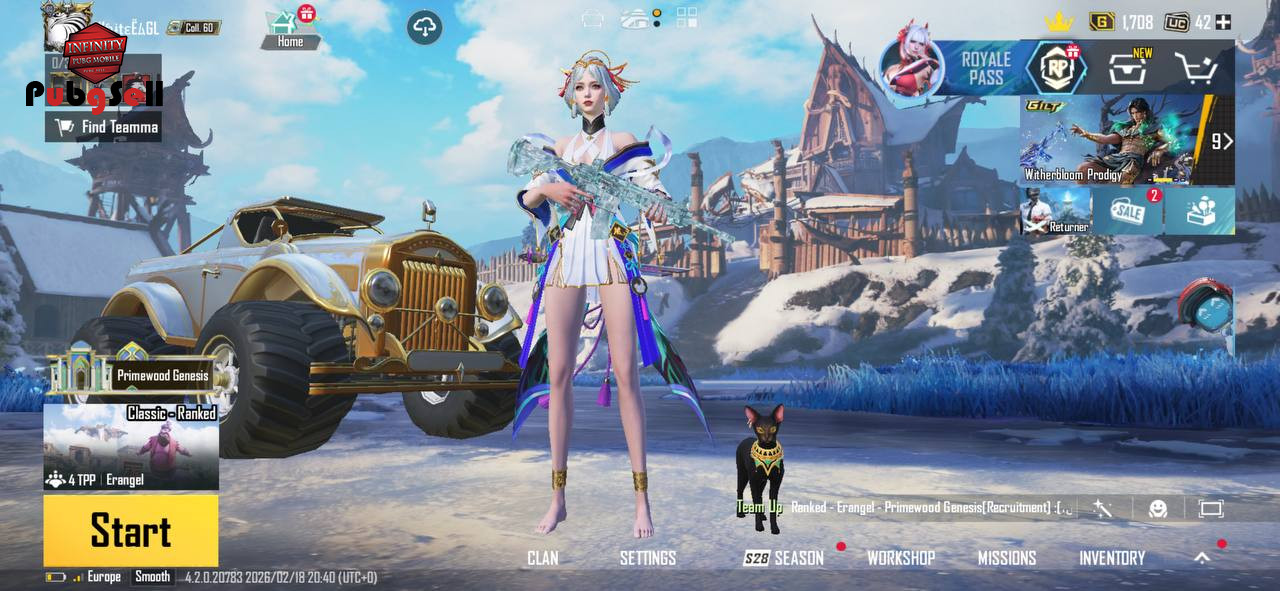
Task: Go to Home with the gift icon
Action: [x=290, y=28]
